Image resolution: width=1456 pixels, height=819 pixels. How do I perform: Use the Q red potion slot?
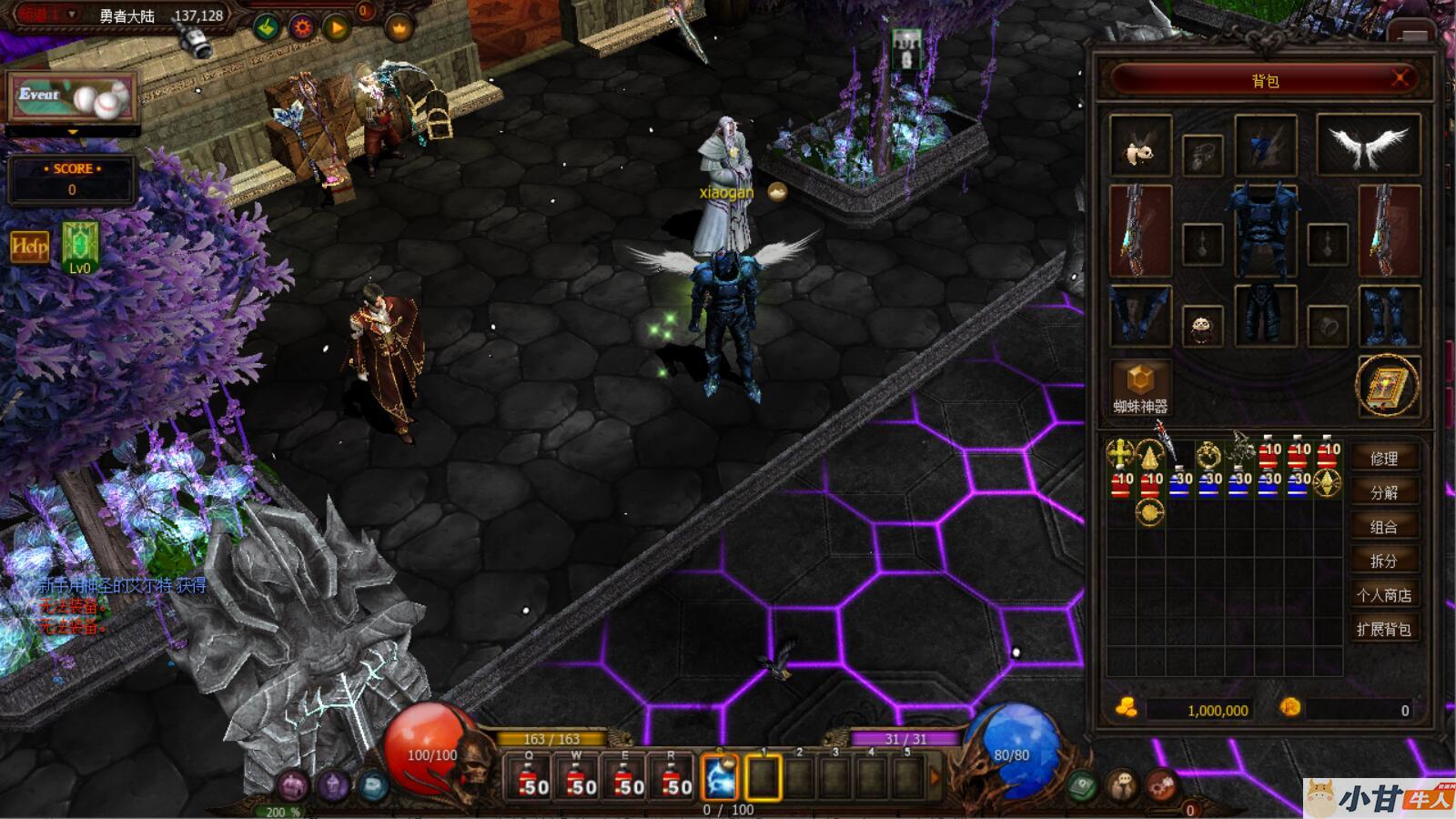pos(529,779)
